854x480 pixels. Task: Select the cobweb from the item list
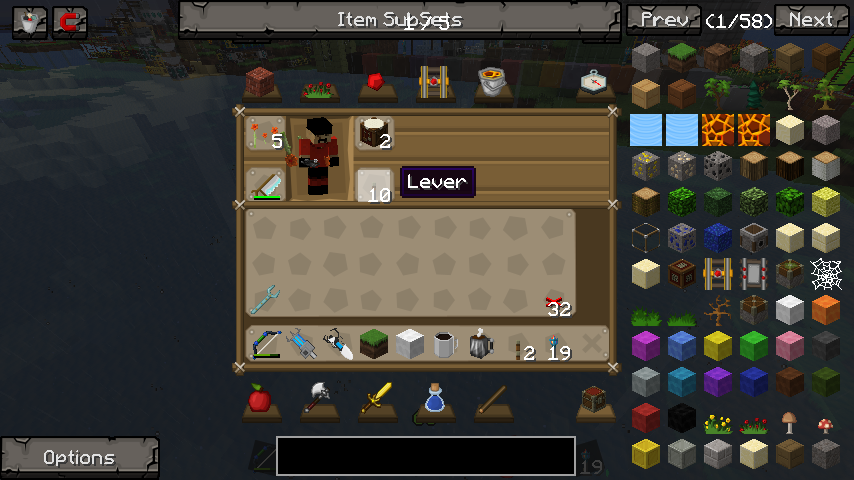pyautogui.click(x=826, y=271)
